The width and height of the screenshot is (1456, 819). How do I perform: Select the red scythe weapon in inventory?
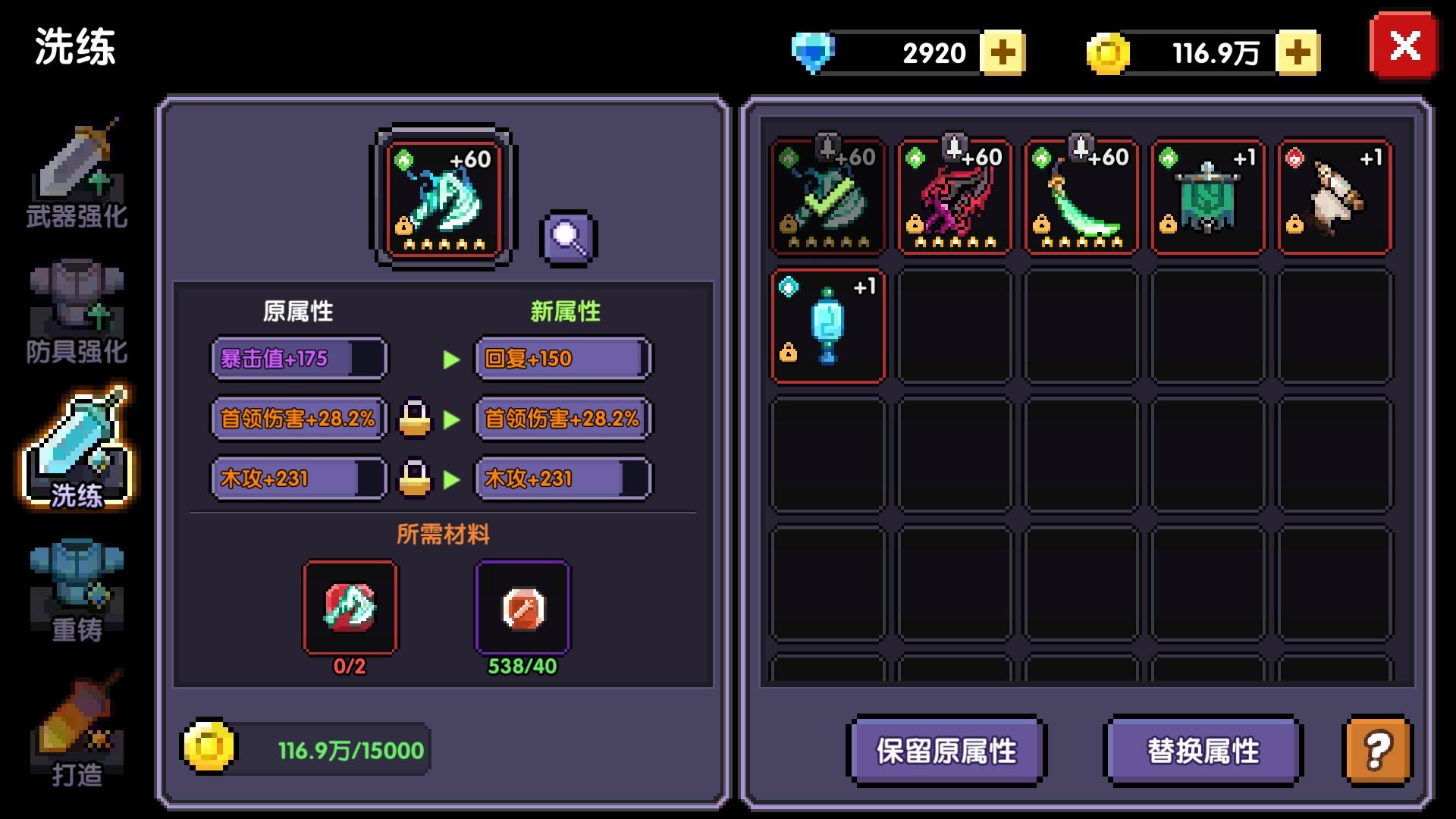pyautogui.click(x=954, y=196)
